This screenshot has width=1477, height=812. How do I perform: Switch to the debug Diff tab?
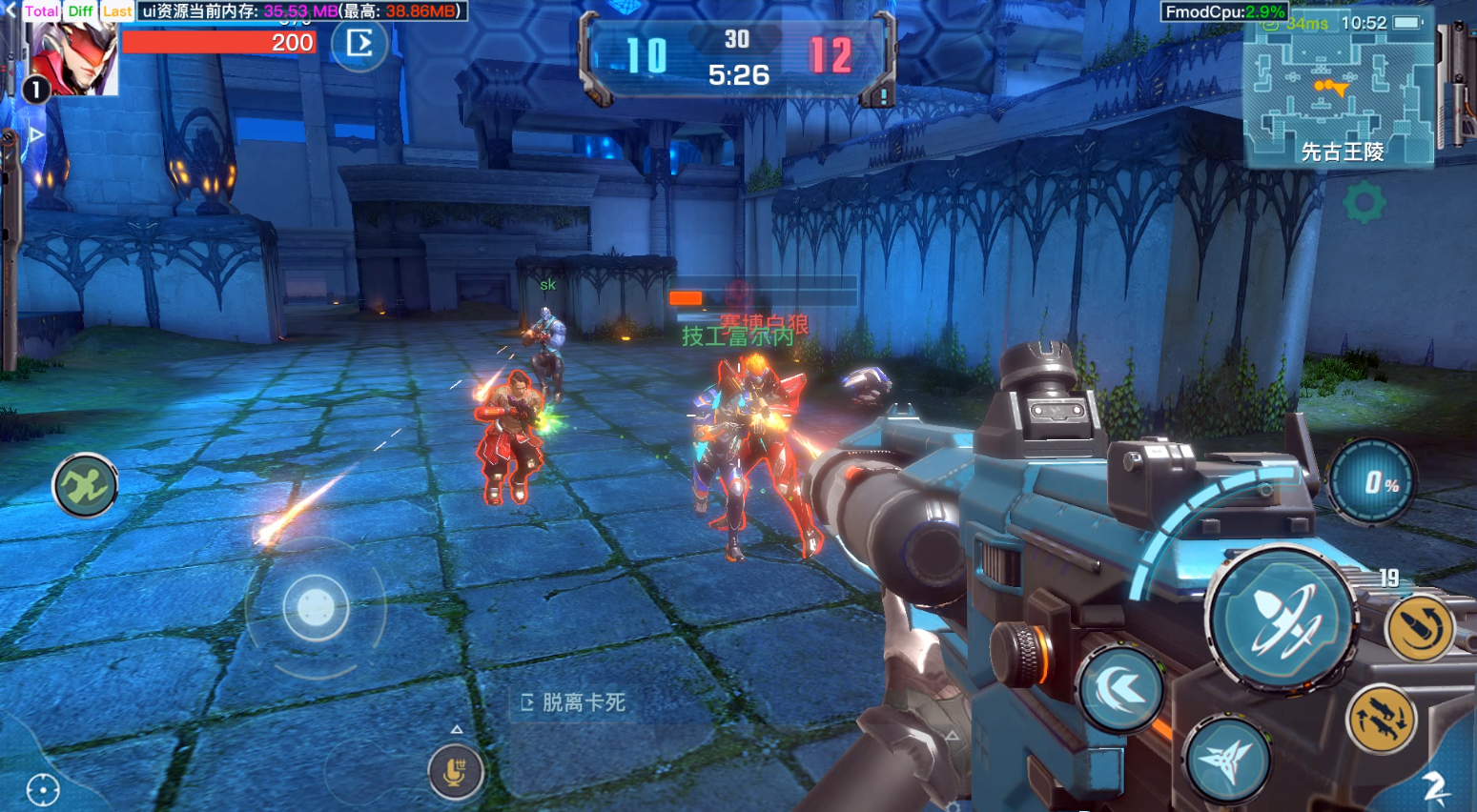(81, 11)
